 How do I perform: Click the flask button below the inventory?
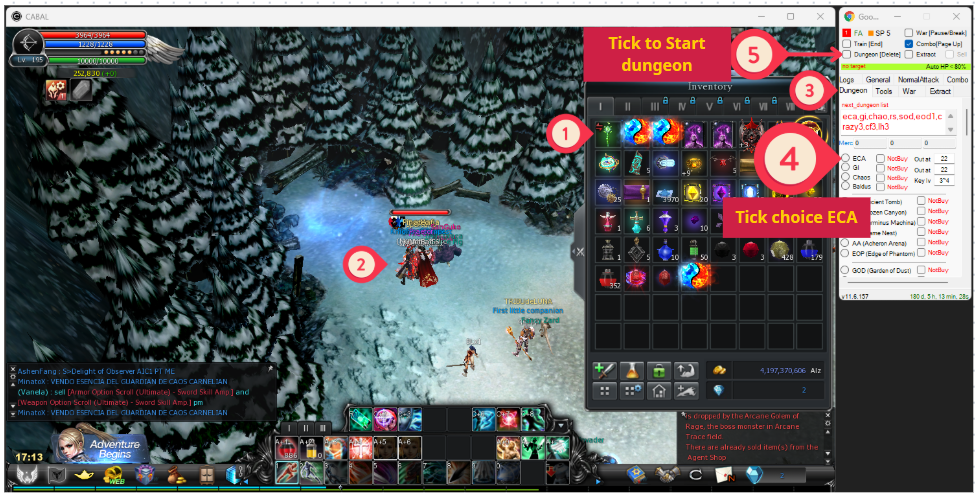[632, 370]
